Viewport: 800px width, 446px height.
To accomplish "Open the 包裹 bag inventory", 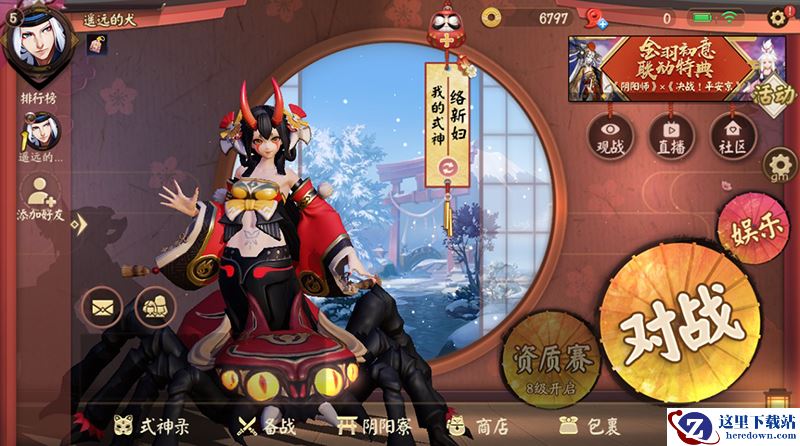I will [x=586, y=423].
